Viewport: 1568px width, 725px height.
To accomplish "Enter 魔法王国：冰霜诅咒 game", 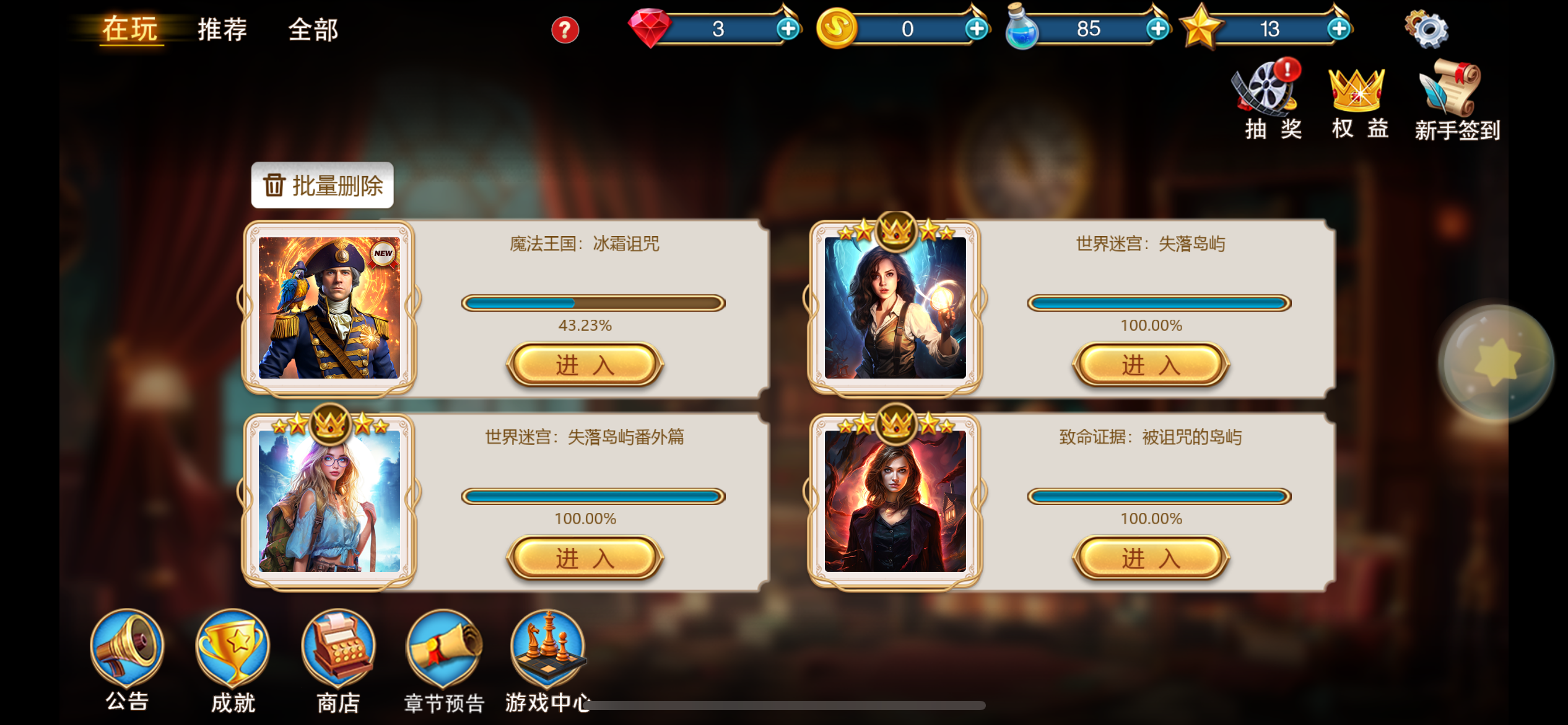I will coord(585,366).
